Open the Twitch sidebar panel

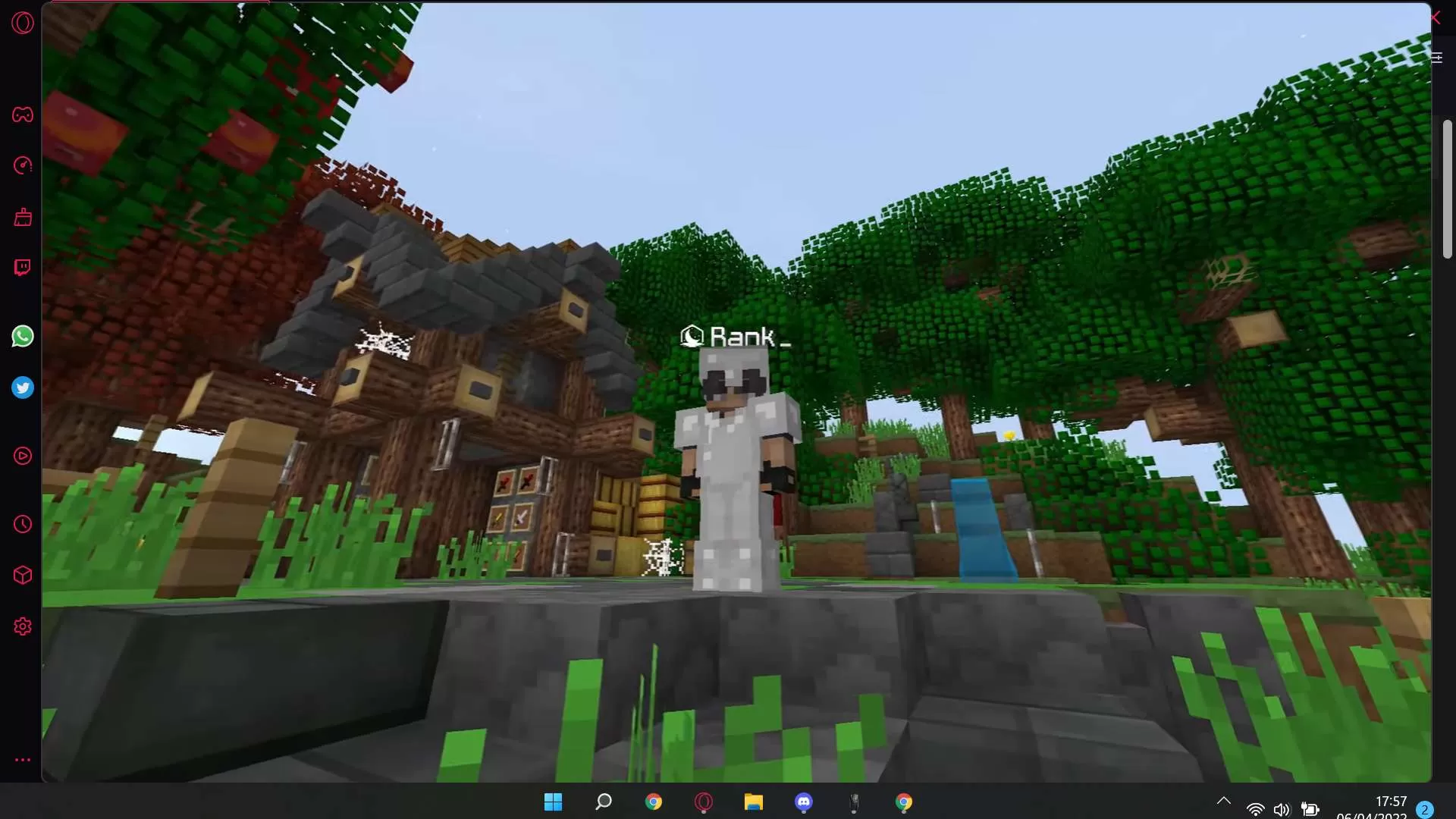[x=23, y=267]
